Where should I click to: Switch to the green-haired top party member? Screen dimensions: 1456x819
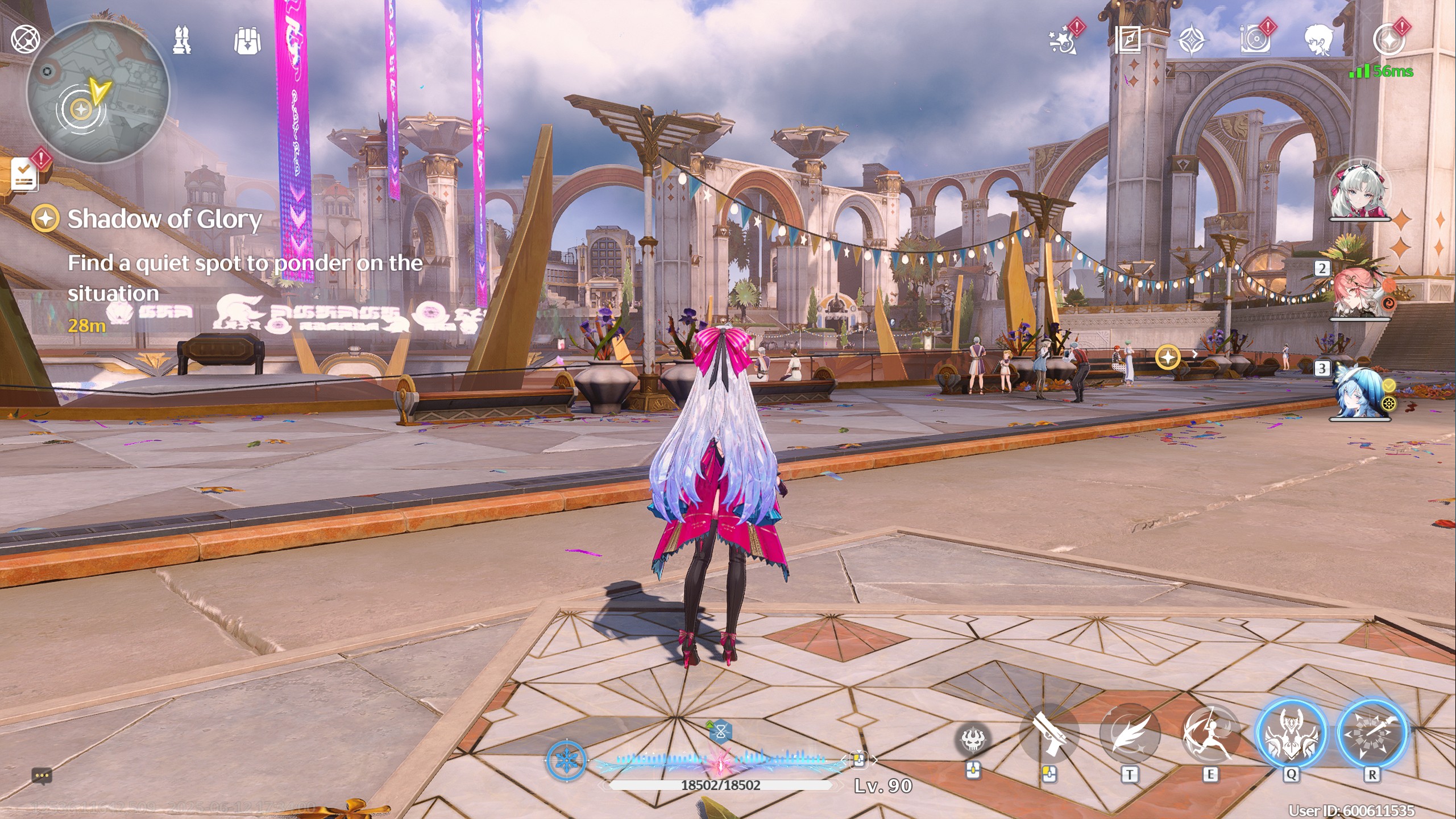coord(1359,191)
